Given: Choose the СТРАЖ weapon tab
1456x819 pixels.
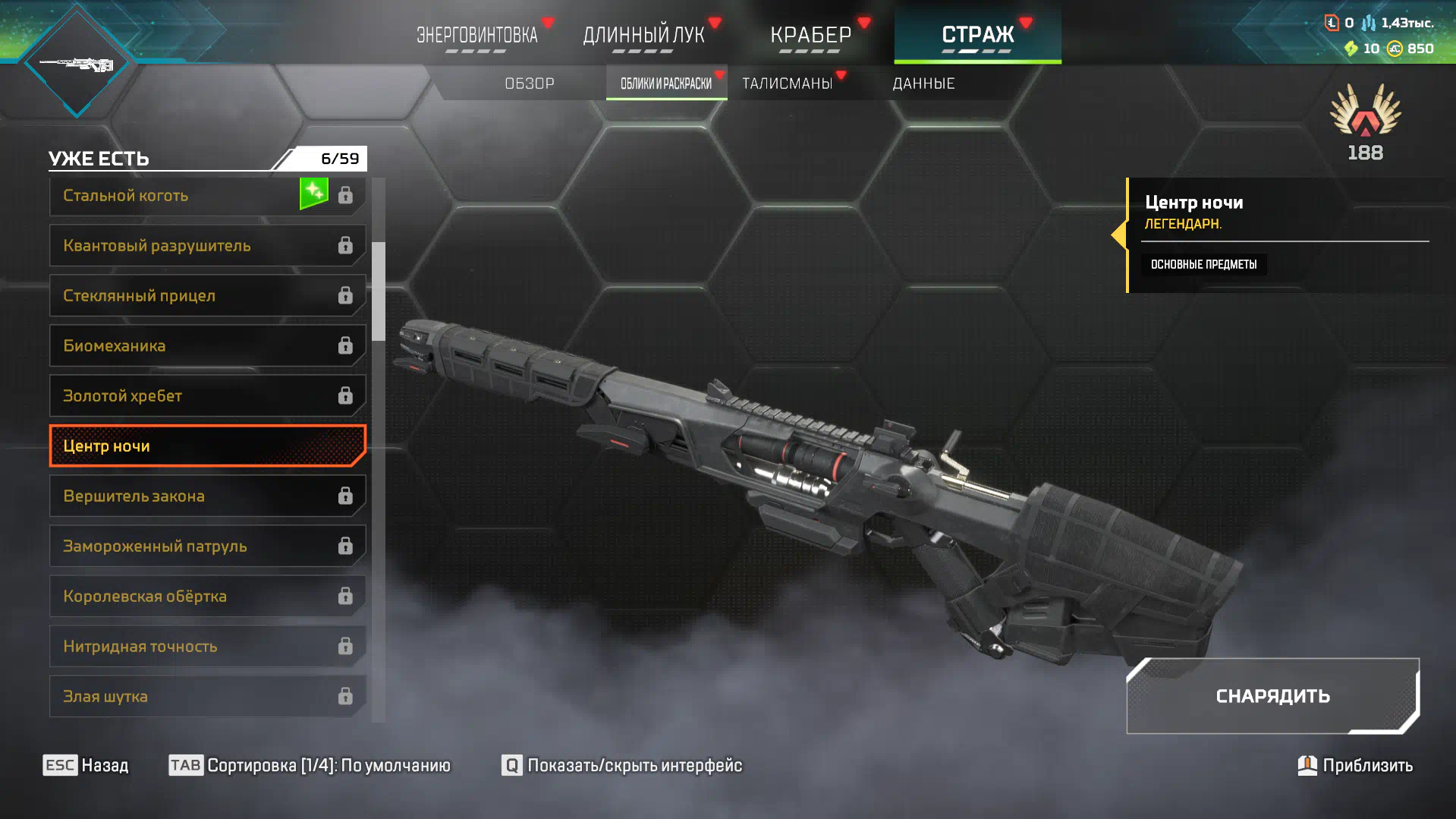Looking at the screenshot, I should 977,35.
